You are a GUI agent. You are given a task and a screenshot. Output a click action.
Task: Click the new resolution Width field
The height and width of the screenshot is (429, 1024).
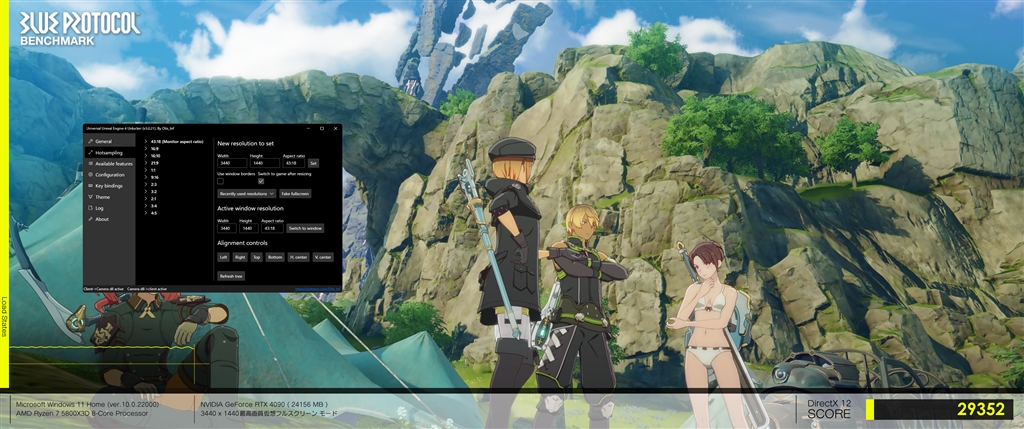231,163
